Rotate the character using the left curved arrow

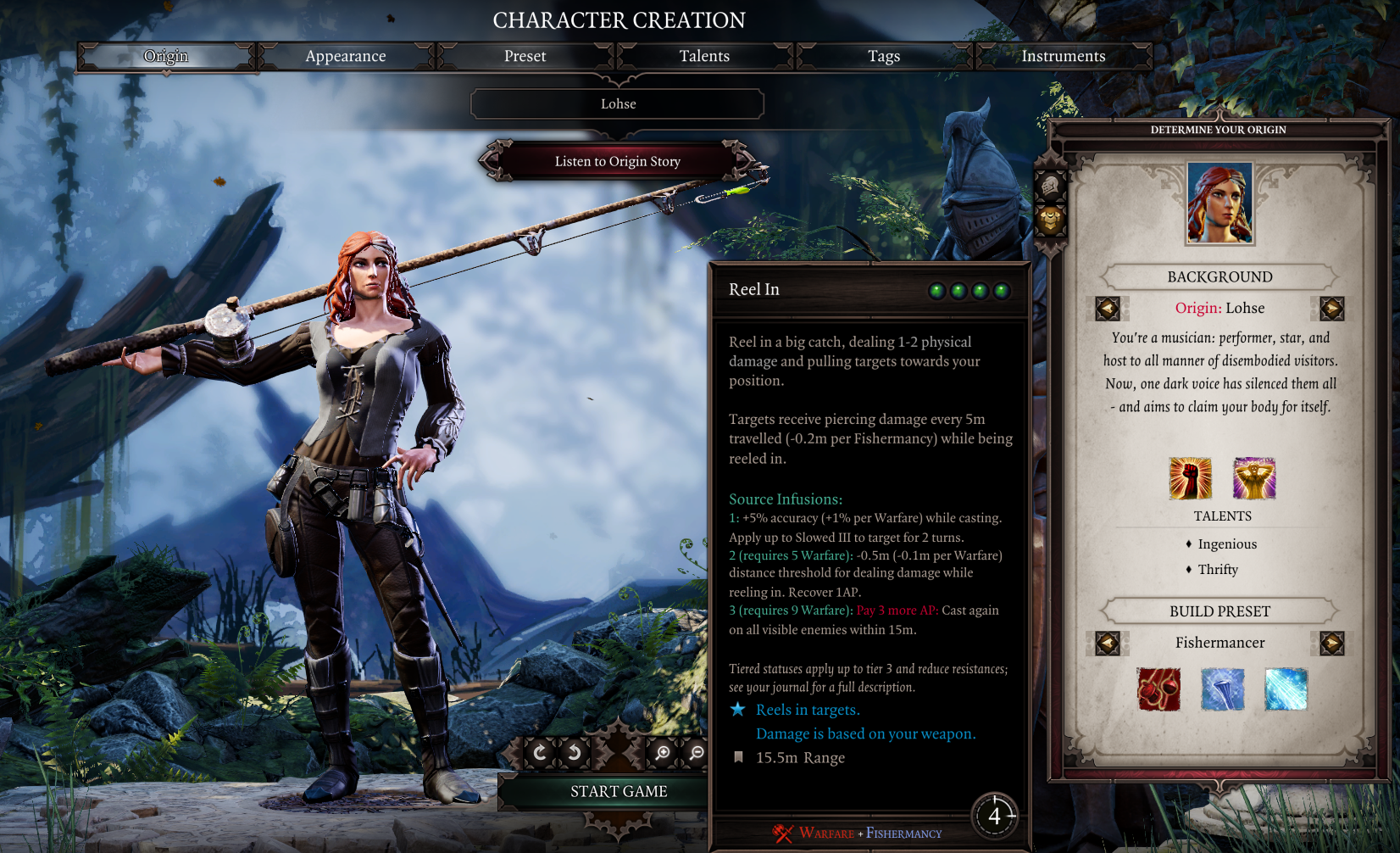pos(541,752)
